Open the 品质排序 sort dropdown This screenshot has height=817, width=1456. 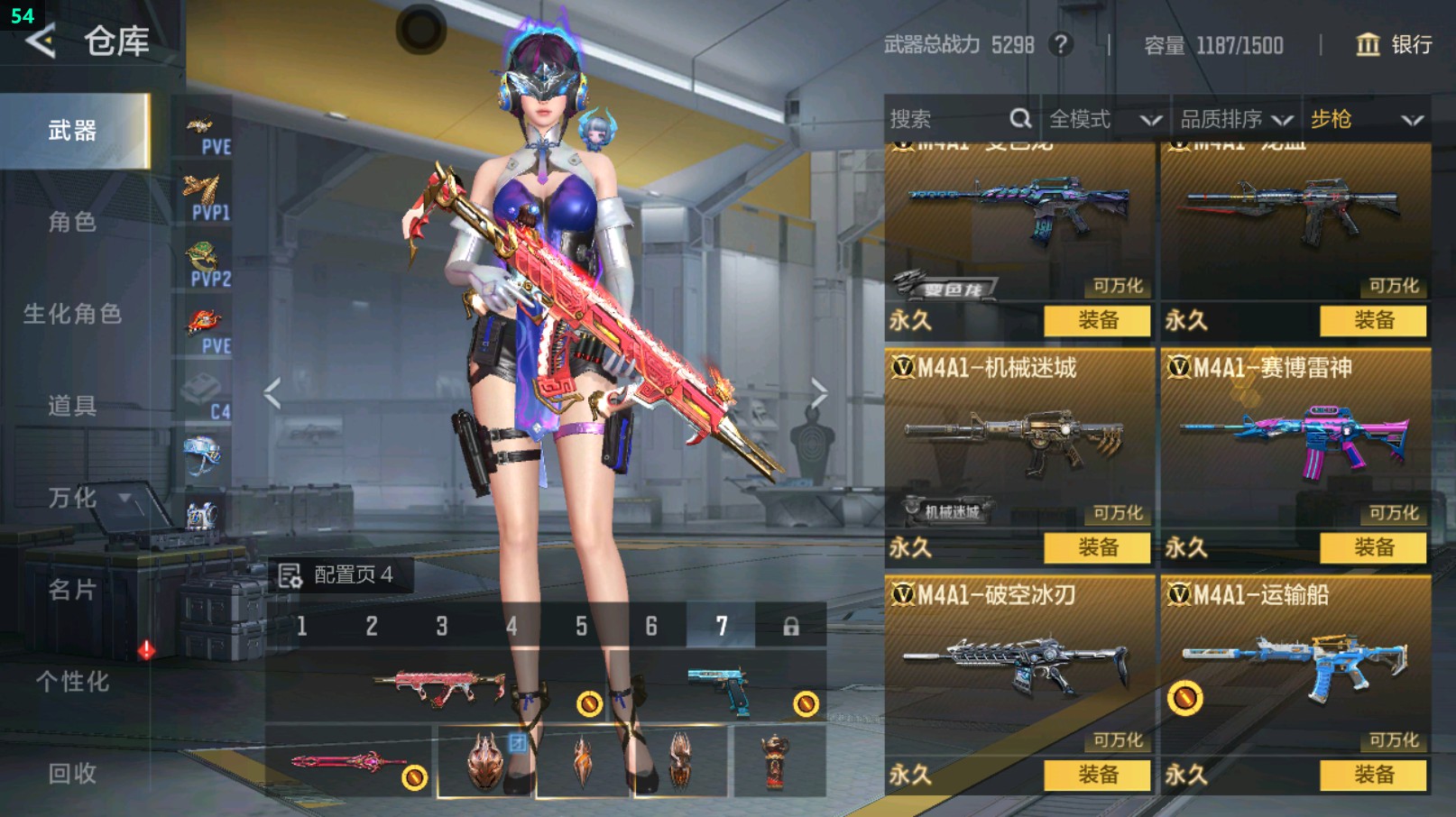1236,119
